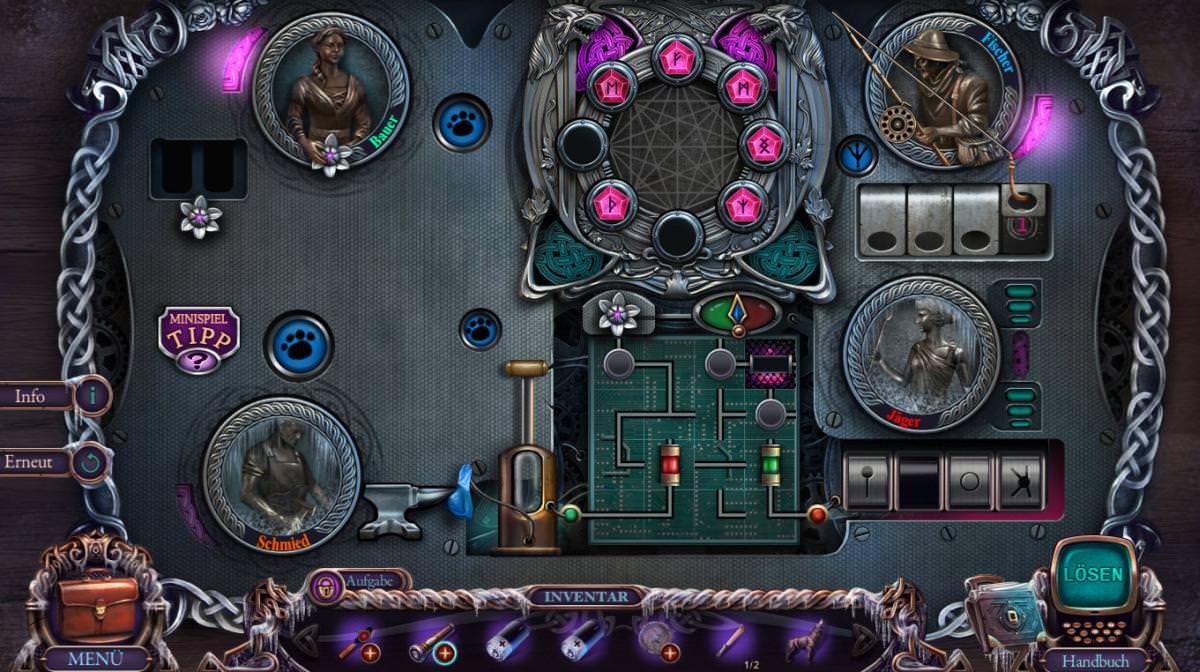Click the green switch on the circuit board
The height and width of the screenshot is (672, 1200).
pos(770,464)
